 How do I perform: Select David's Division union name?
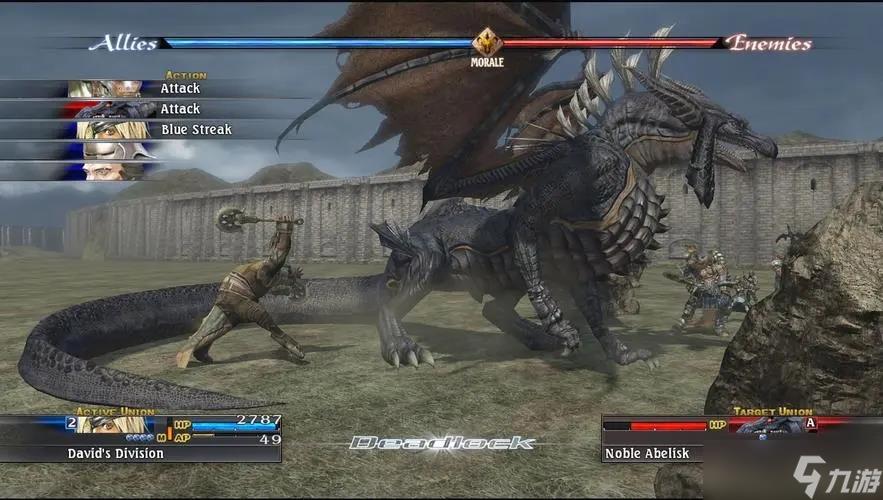pyautogui.click(x=115, y=453)
